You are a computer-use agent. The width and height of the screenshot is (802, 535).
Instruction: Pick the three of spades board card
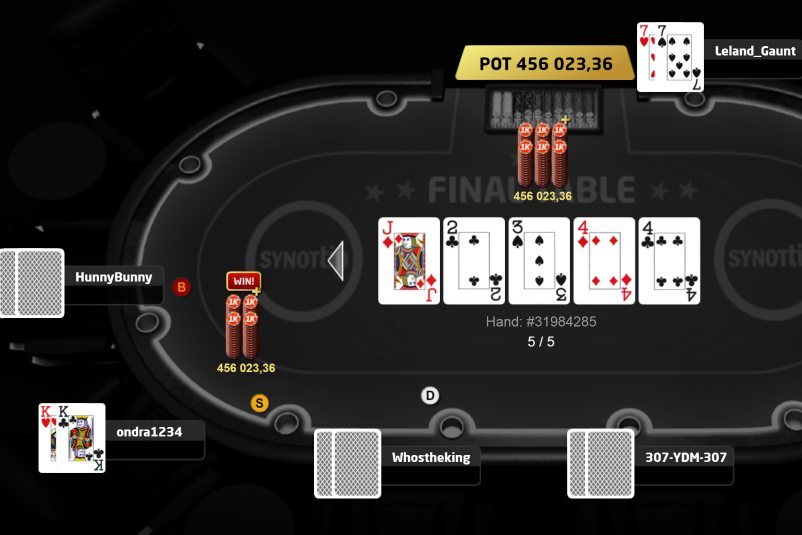tap(539, 261)
